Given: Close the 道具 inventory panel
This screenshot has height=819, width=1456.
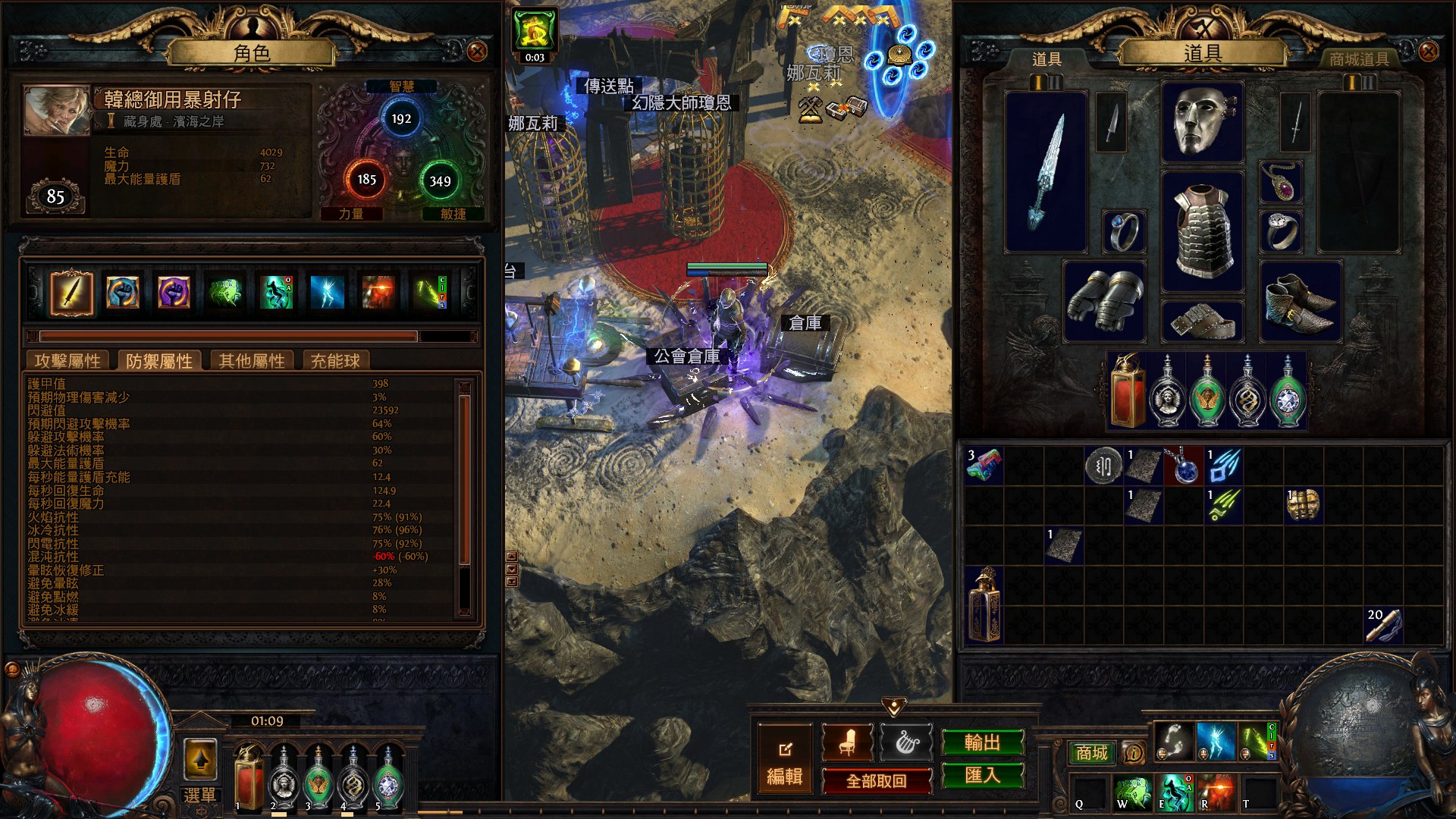Looking at the screenshot, I should [1428, 52].
